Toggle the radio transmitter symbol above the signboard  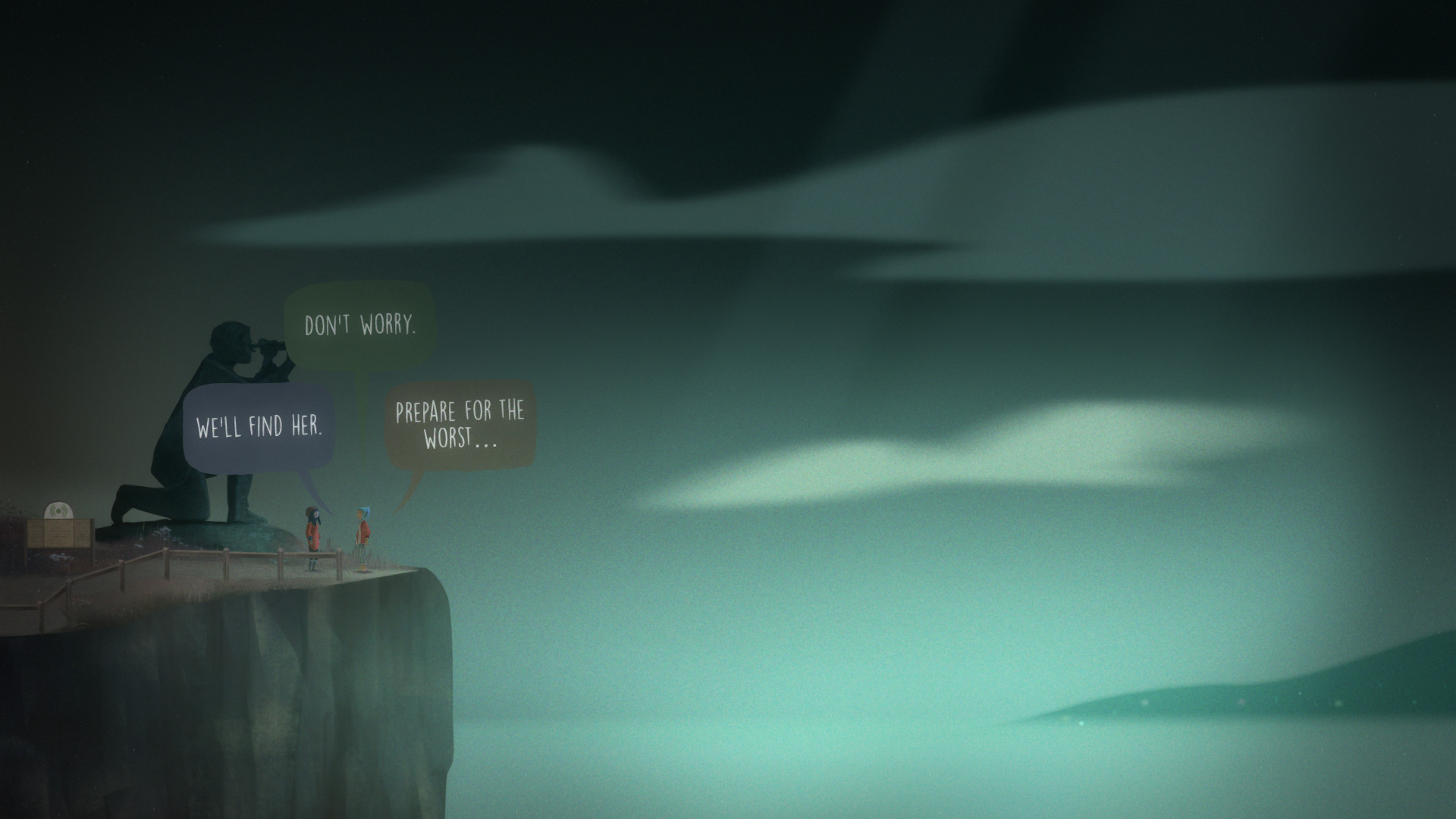pyautogui.click(x=58, y=510)
